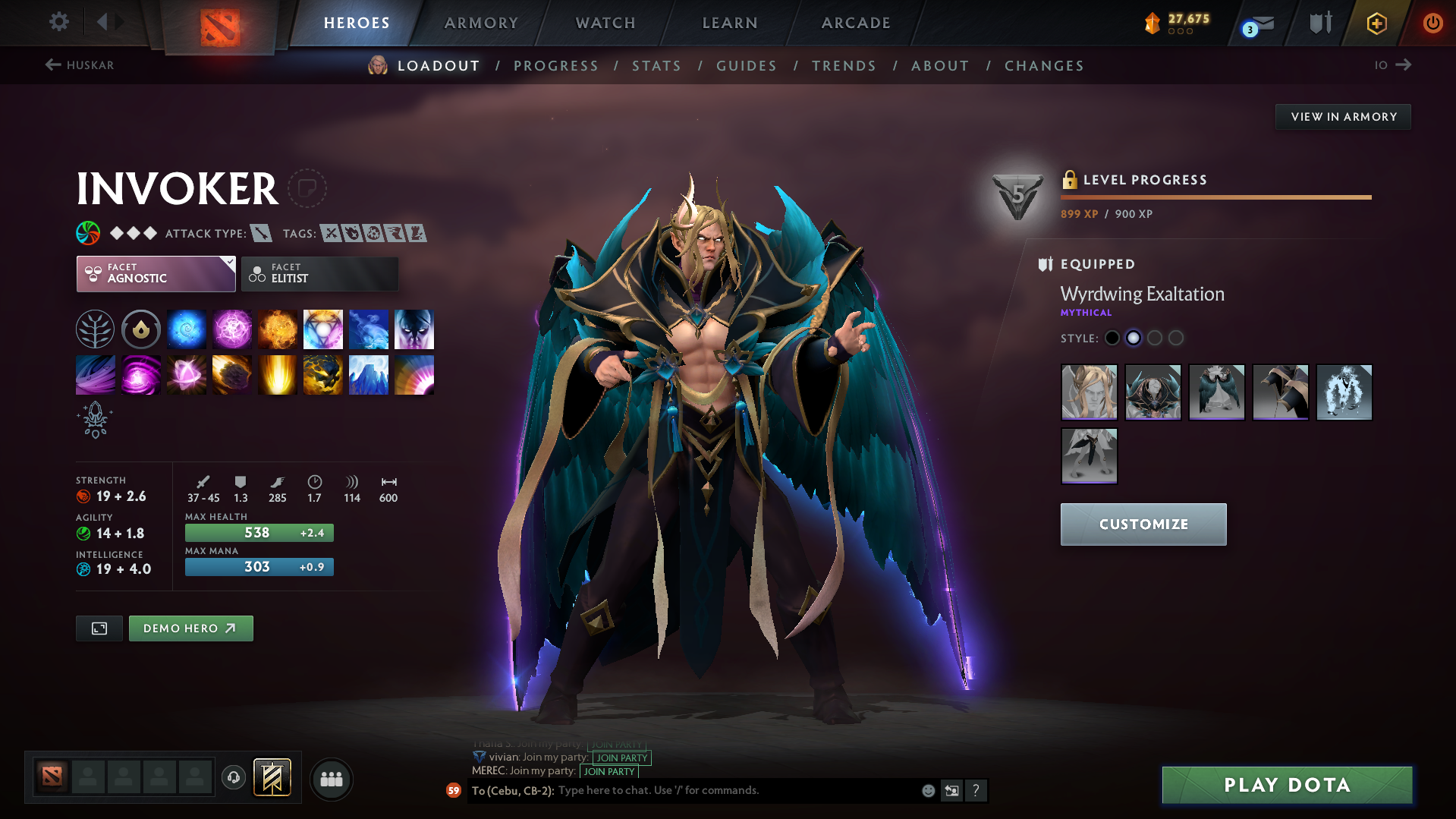Viewport: 1456px width, 819px height.
Task: Select the first style radio dot
Action: tap(1112, 339)
